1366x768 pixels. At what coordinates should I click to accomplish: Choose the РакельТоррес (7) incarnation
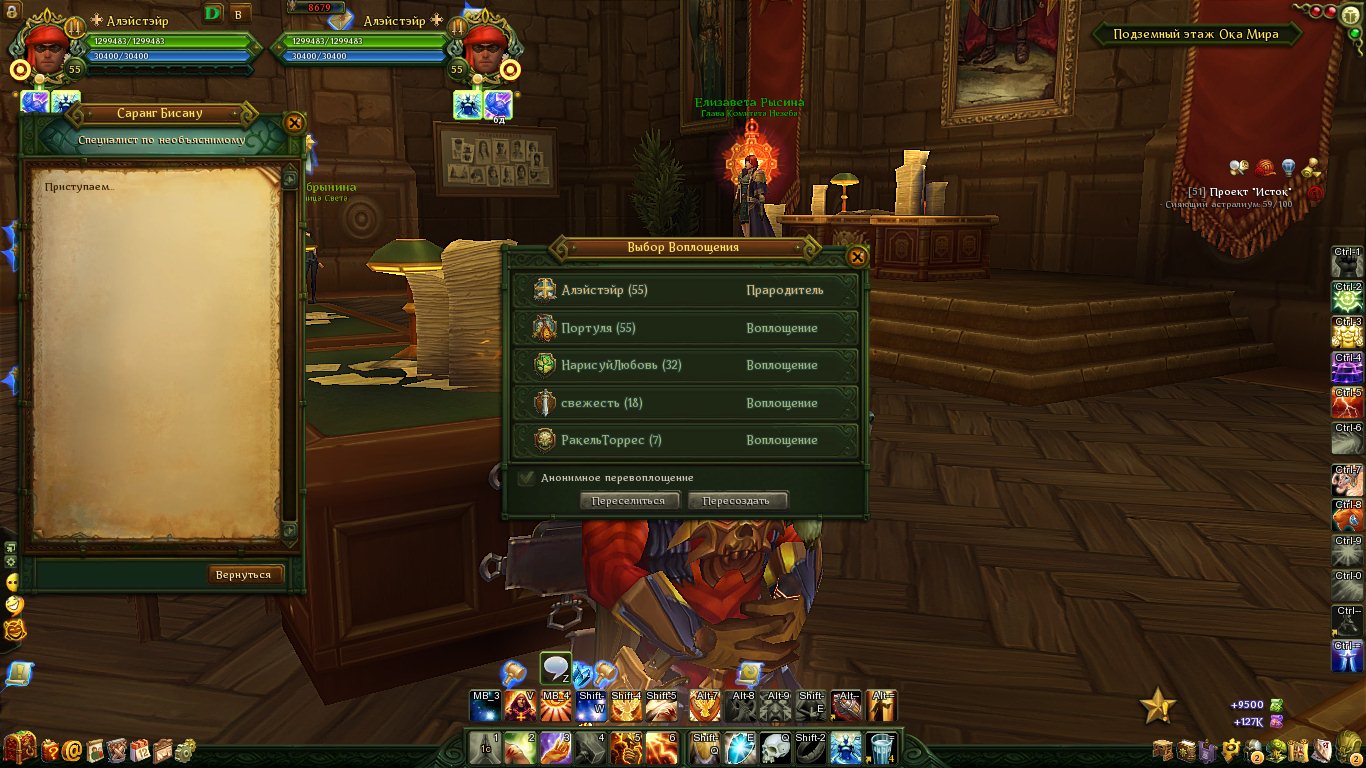pos(685,440)
